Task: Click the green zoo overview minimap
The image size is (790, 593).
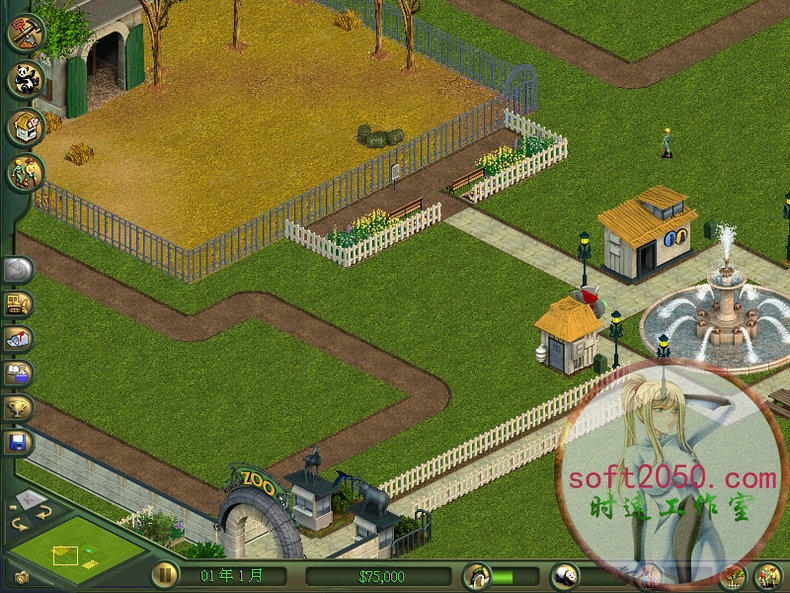Action: 75,549
